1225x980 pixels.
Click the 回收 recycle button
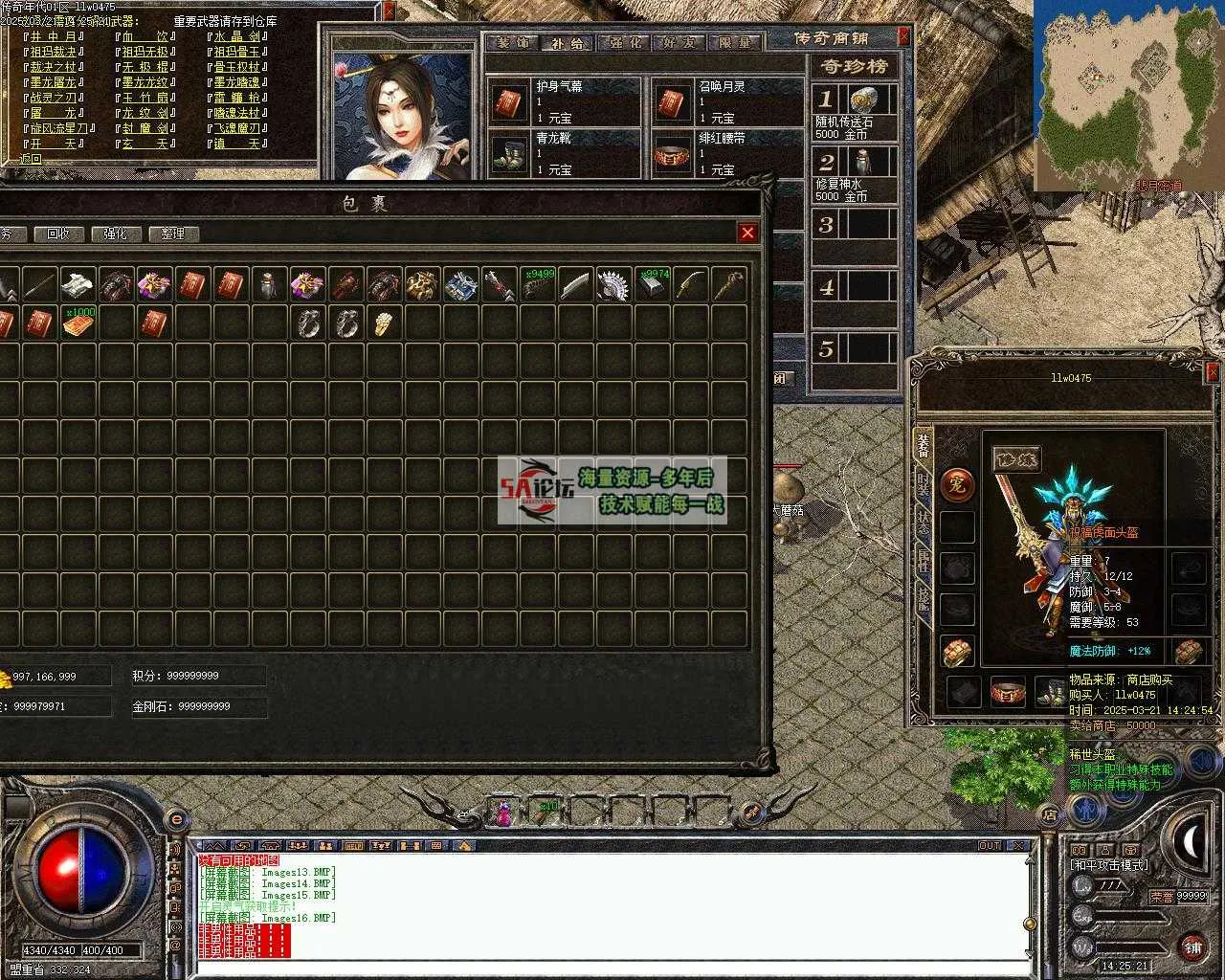point(58,234)
